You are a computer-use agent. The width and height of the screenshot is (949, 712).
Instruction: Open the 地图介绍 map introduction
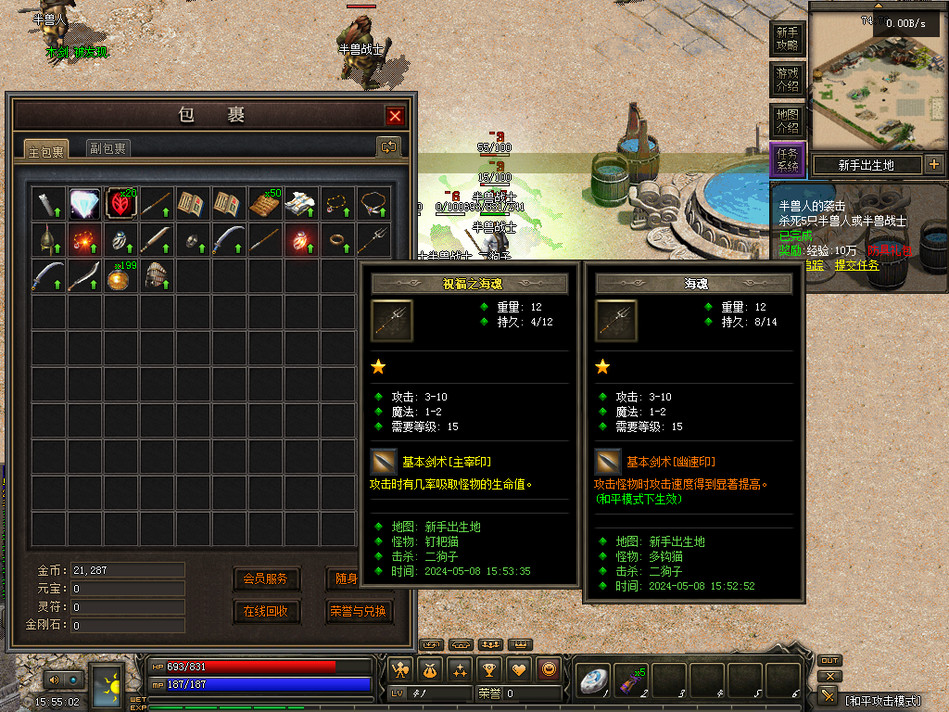[787, 120]
